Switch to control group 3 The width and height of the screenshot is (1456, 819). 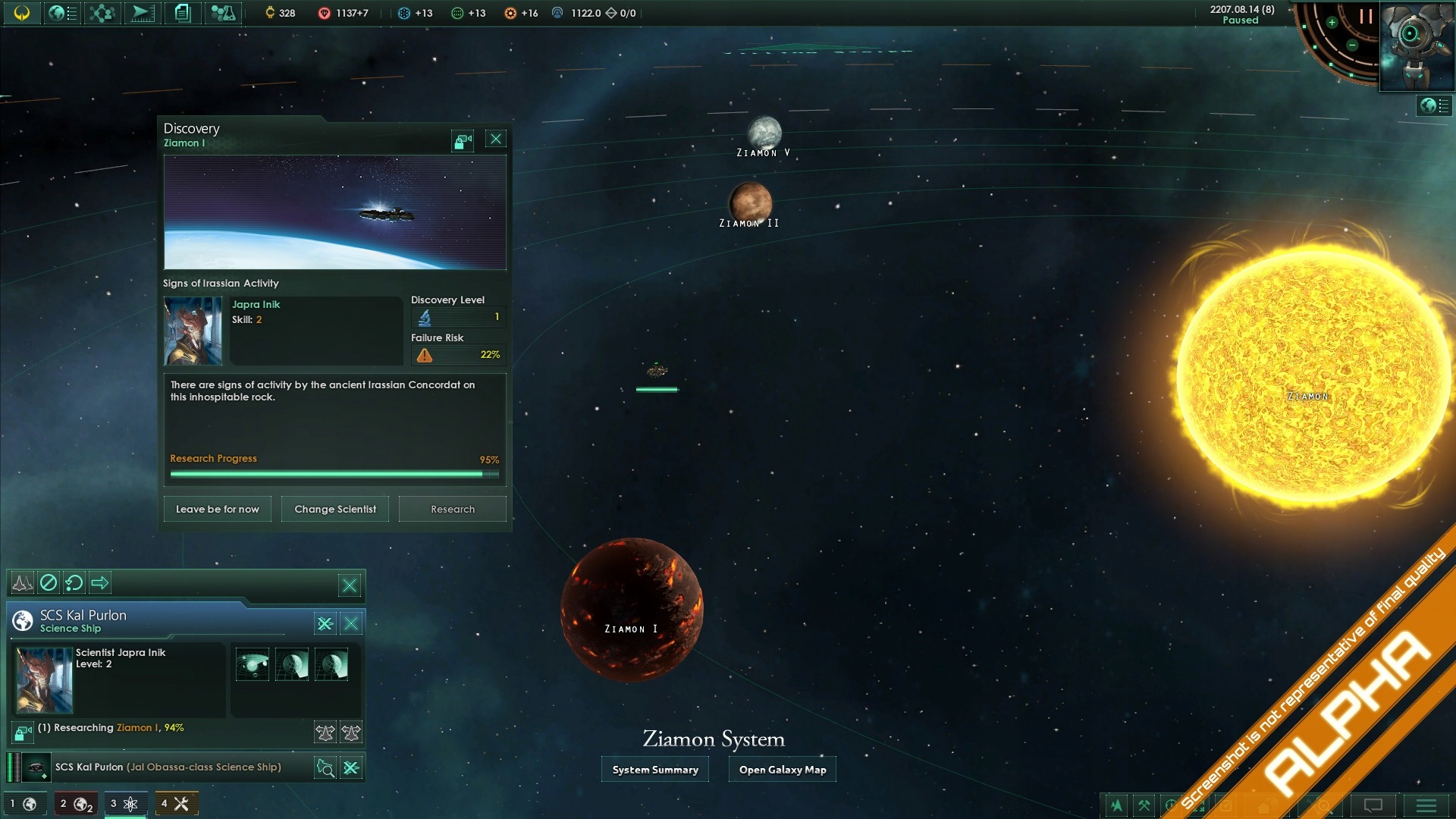(125, 803)
